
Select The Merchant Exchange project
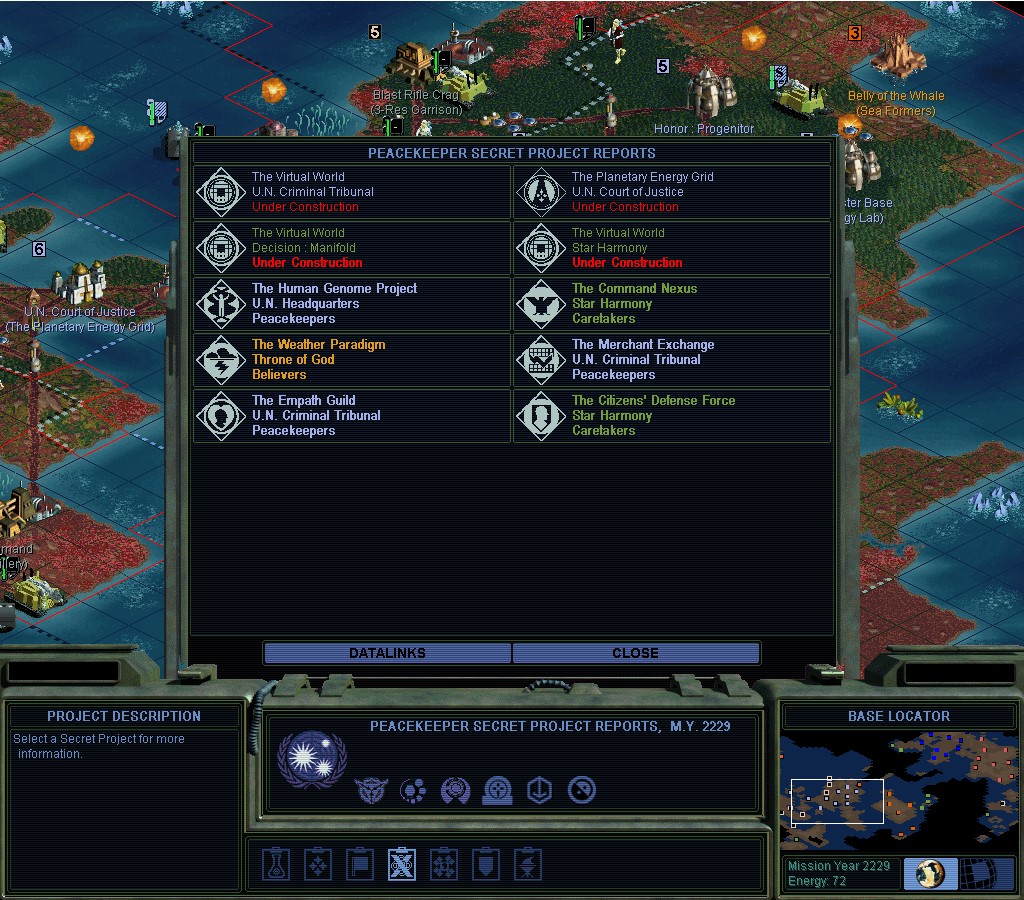click(671, 360)
